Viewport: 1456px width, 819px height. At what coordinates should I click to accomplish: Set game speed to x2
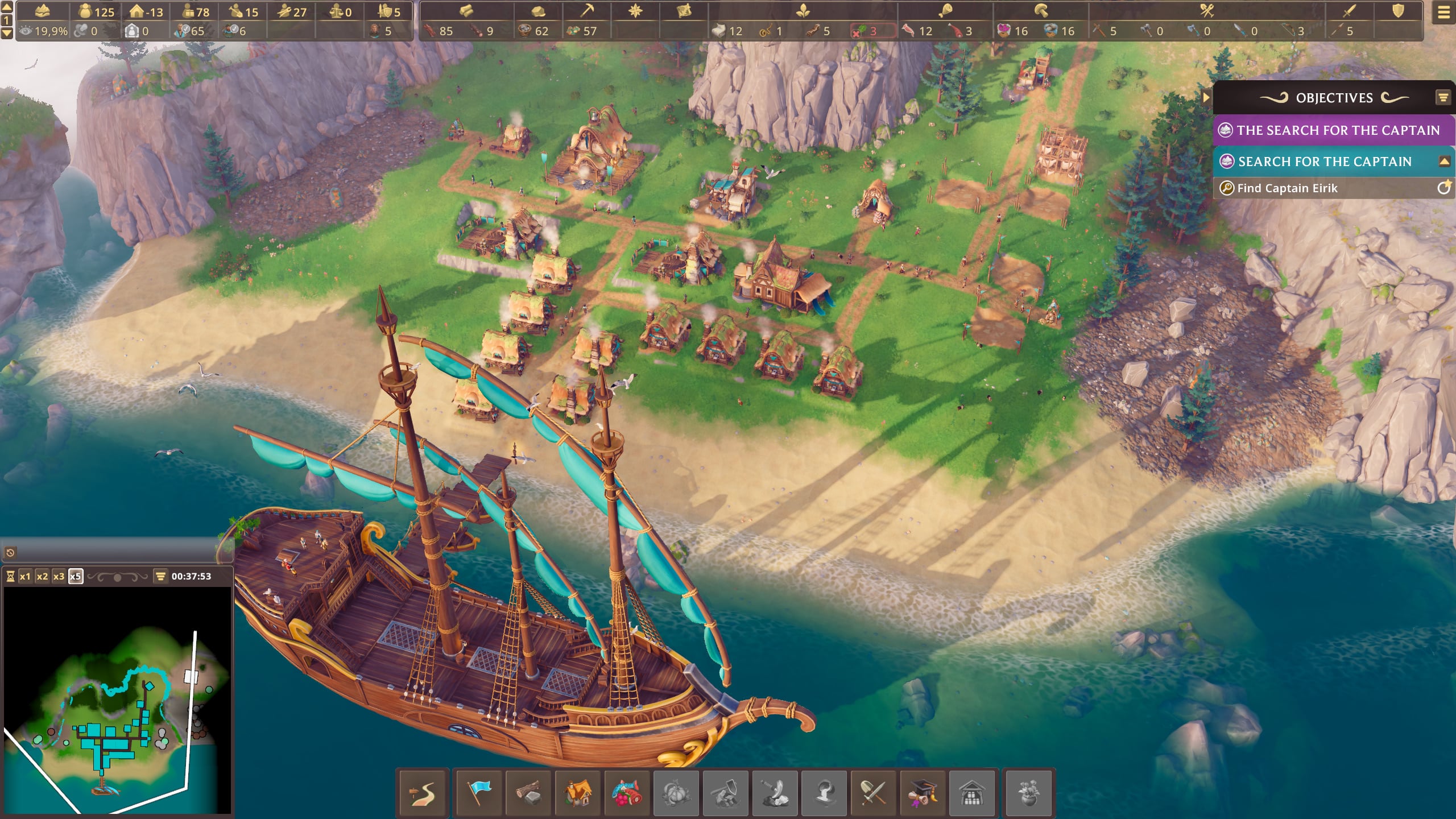click(42, 576)
